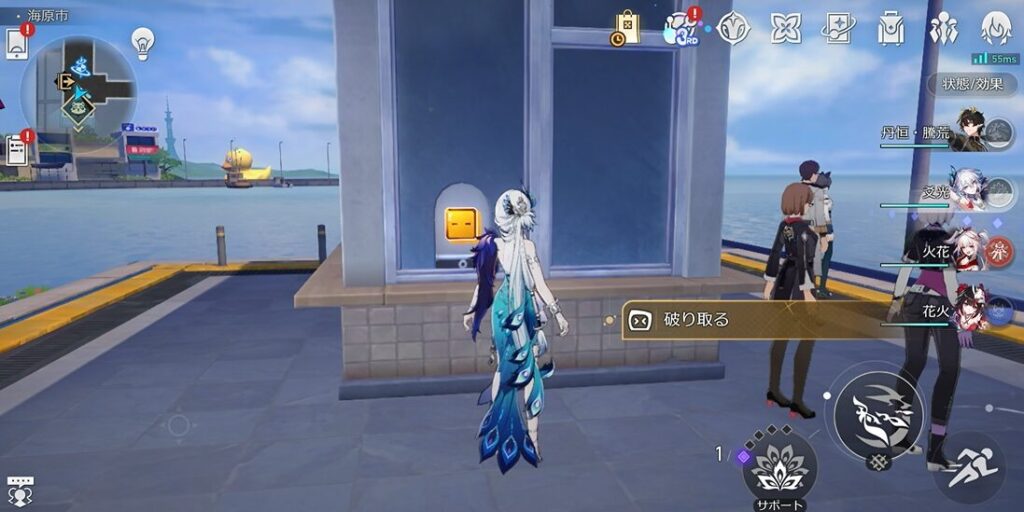The width and height of the screenshot is (1024, 512).
Task: Toggle the sprint running button
Action: (x=968, y=468)
